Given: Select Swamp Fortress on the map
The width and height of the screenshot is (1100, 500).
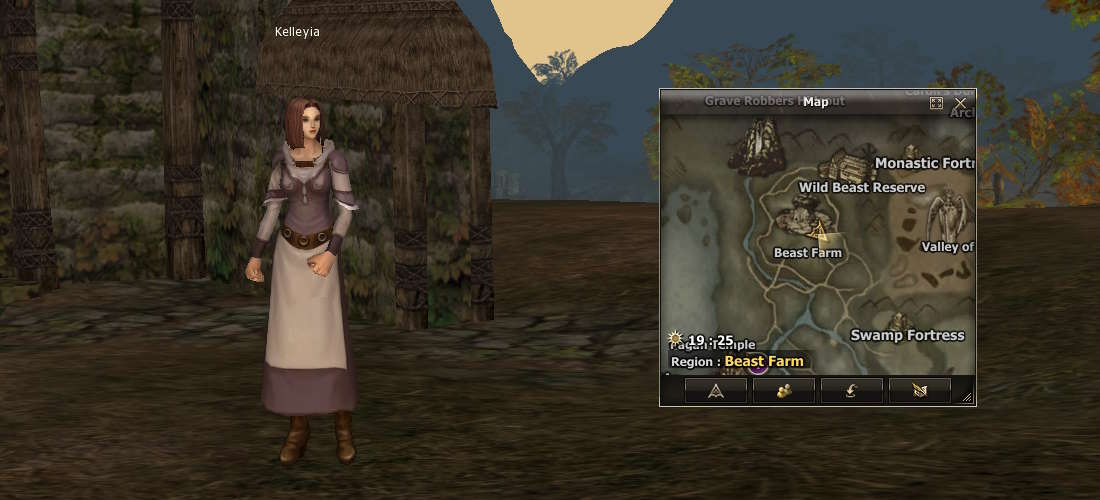Looking at the screenshot, I should click(907, 335).
